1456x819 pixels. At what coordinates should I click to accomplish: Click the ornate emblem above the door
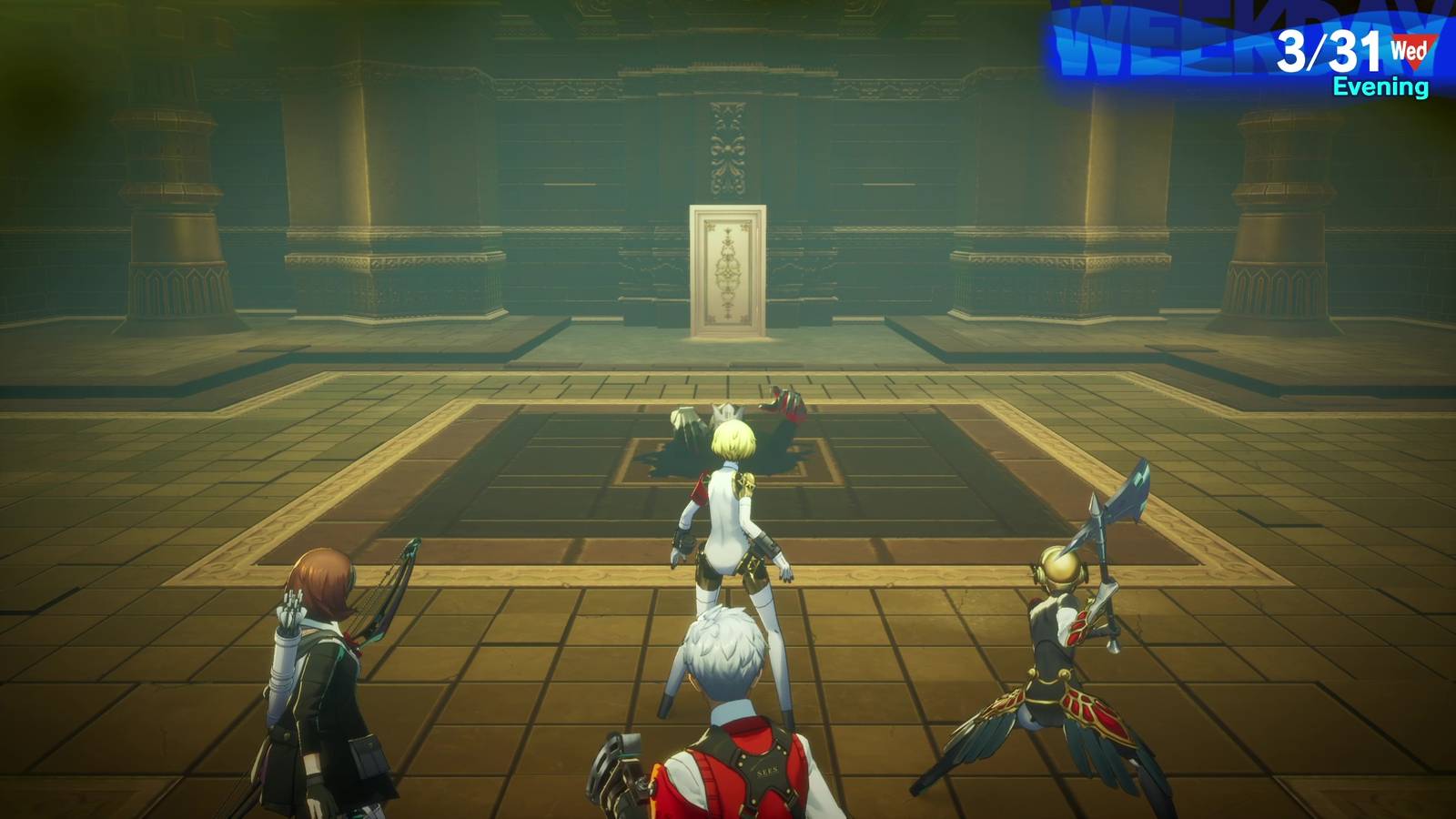[726, 150]
